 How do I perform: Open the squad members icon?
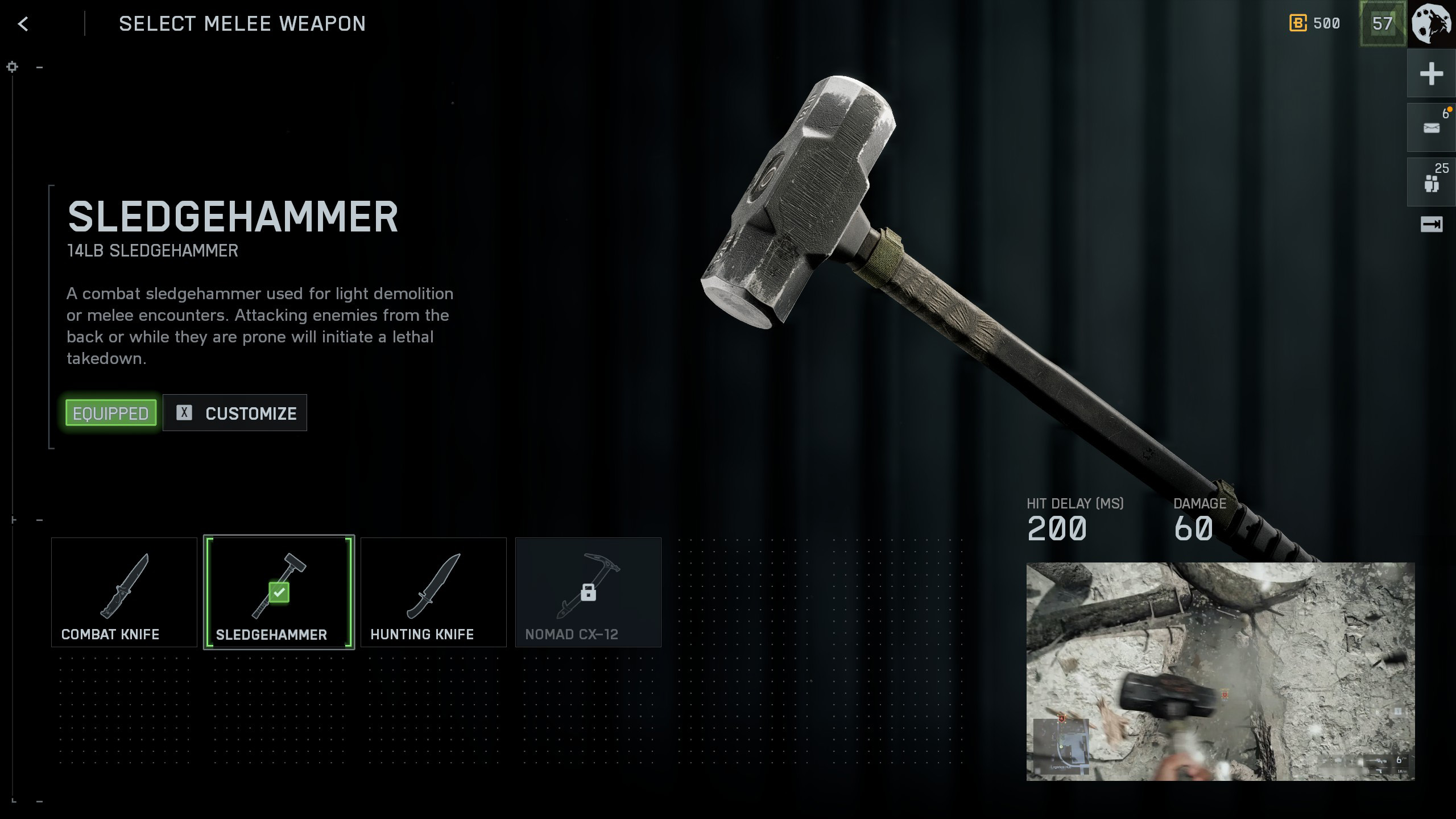[1431, 182]
